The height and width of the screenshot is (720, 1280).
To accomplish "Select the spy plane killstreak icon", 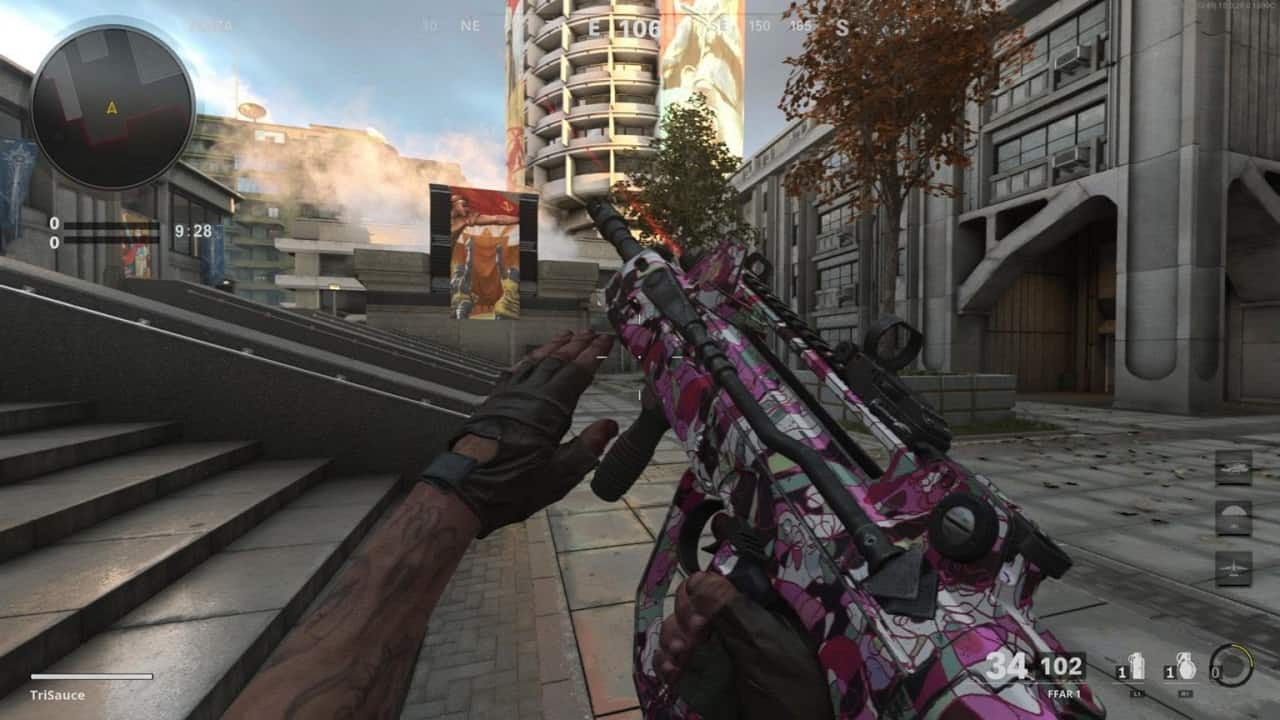I will pos(1234,568).
